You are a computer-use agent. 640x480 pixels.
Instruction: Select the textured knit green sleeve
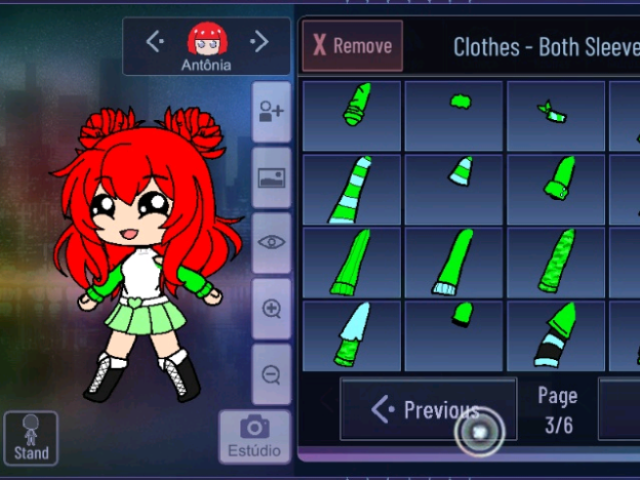tap(555, 262)
